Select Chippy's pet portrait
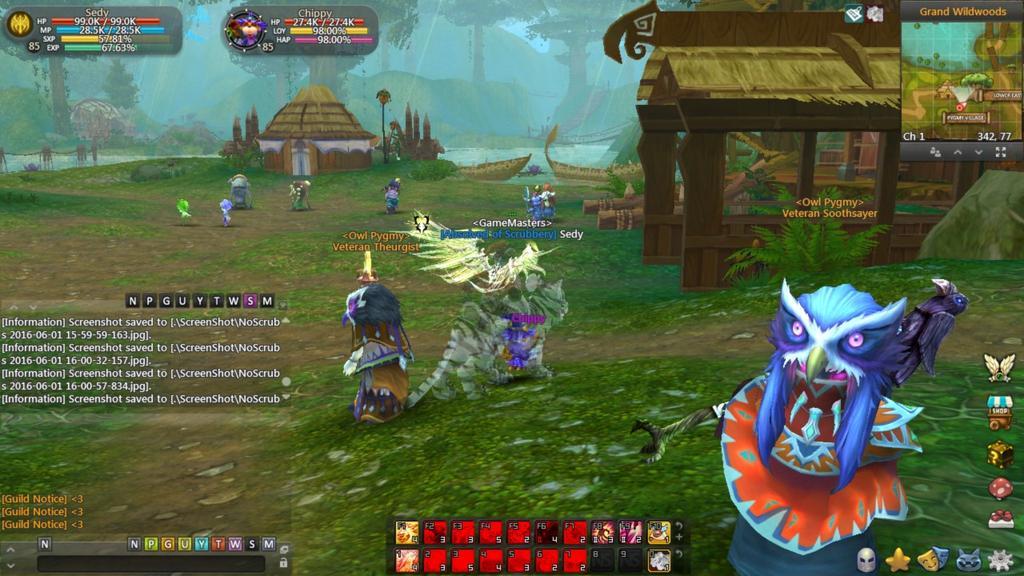This screenshot has width=1024, height=576. (x=244, y=28)
